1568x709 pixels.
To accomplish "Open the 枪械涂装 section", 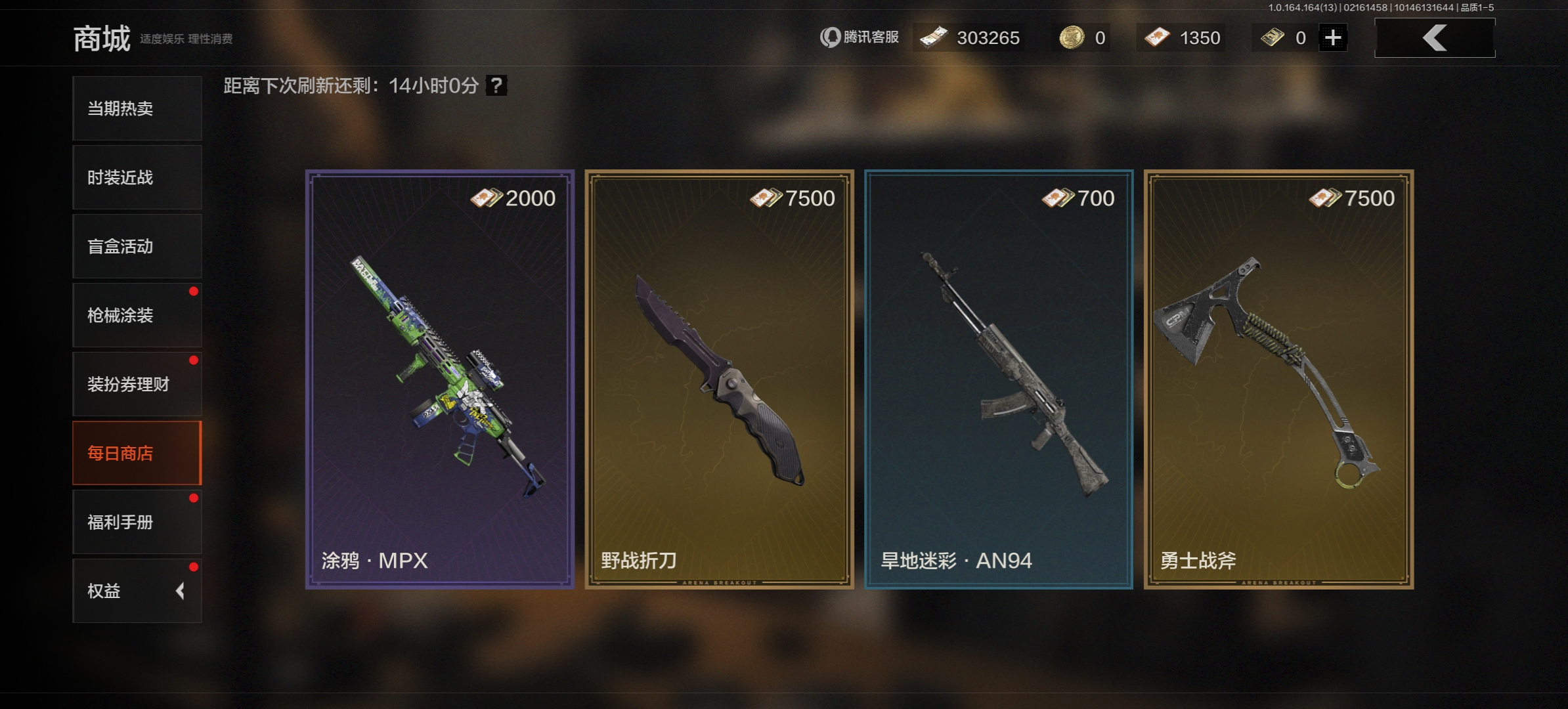I will point(137,315).
